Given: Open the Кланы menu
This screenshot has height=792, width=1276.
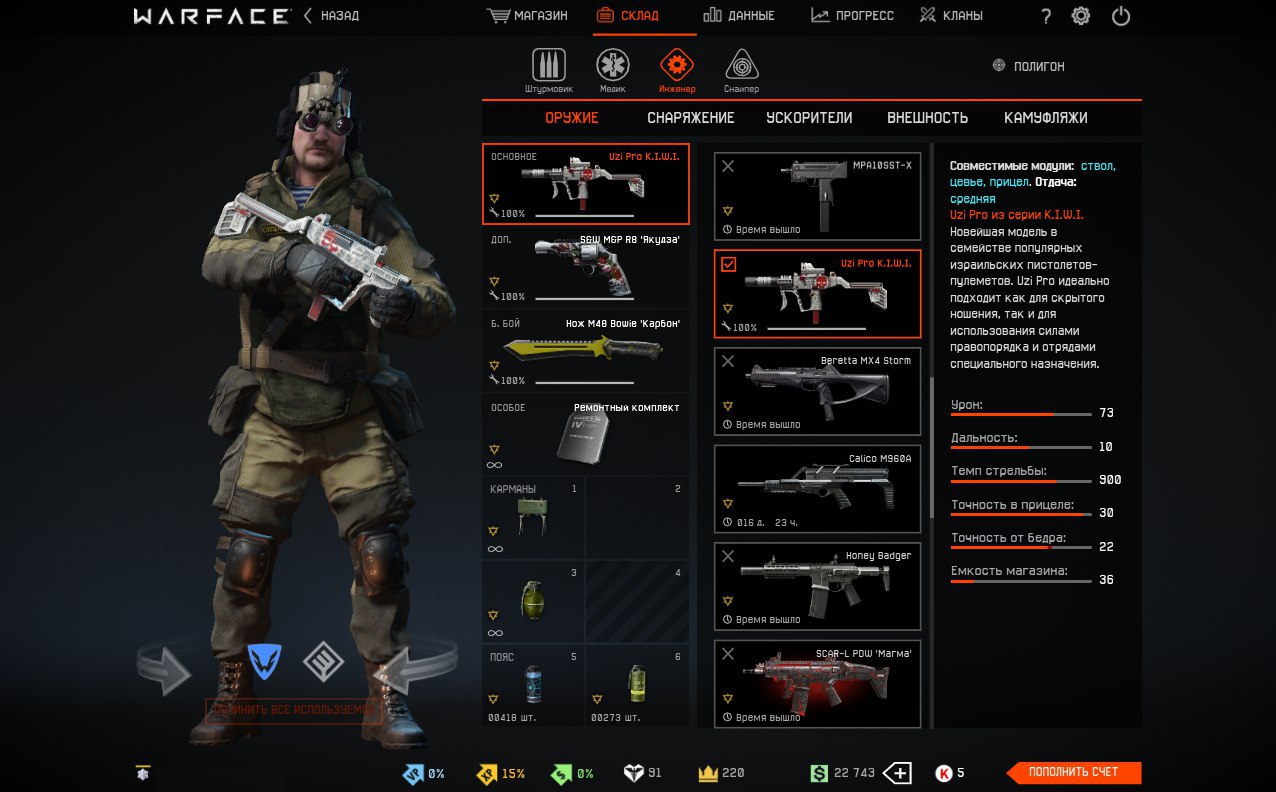Looking at the screenshot, I should tap(951, 16).
